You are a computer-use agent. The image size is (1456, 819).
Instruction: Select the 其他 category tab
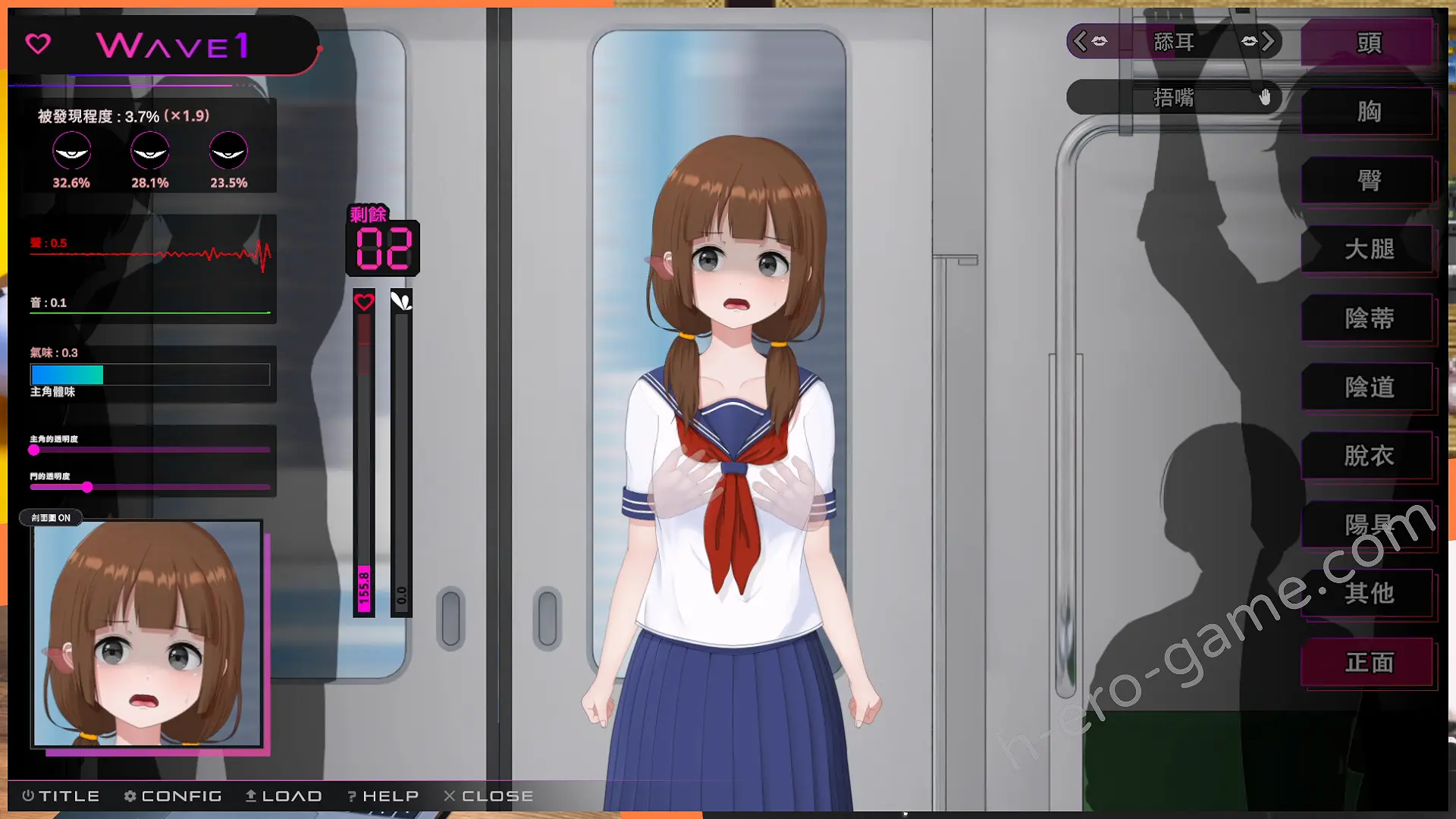click(x=1368, y=593)
